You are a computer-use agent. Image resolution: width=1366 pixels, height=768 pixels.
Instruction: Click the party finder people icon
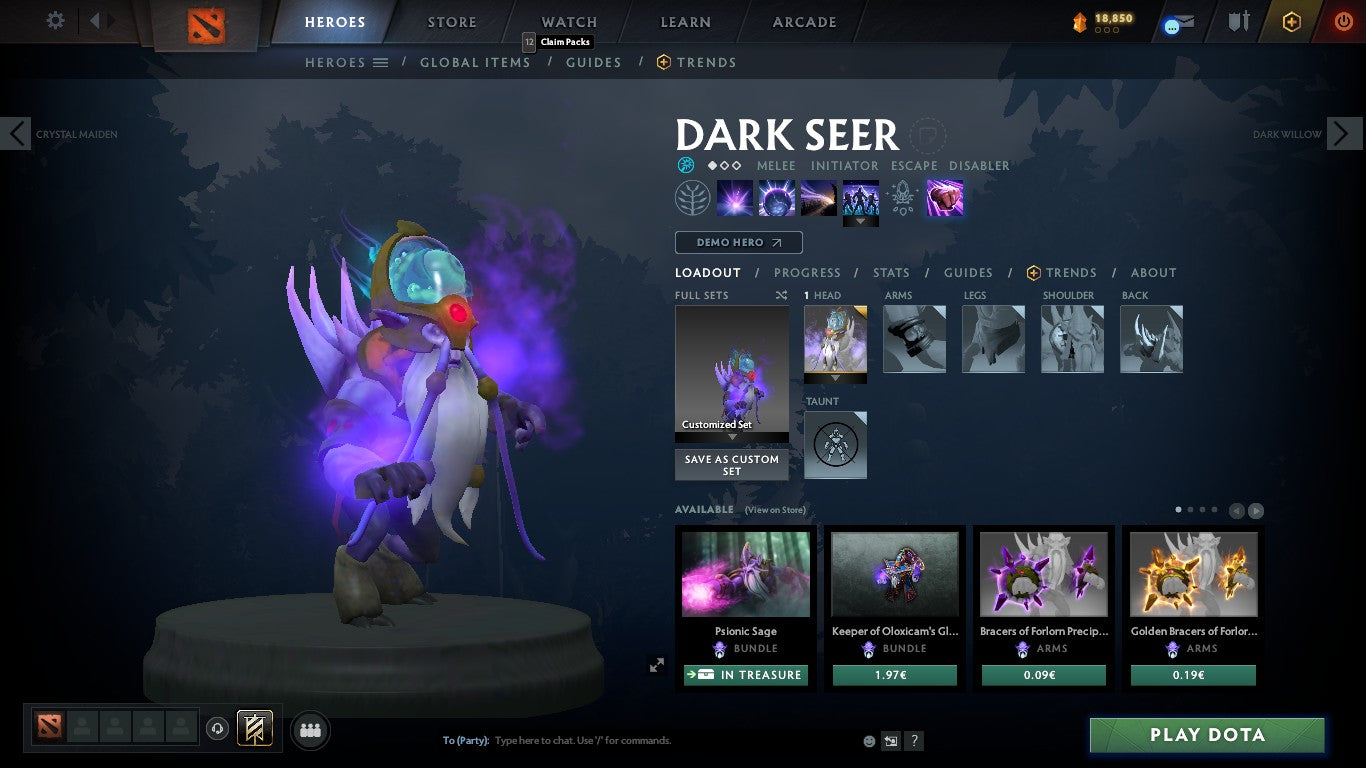coord(310,730)
